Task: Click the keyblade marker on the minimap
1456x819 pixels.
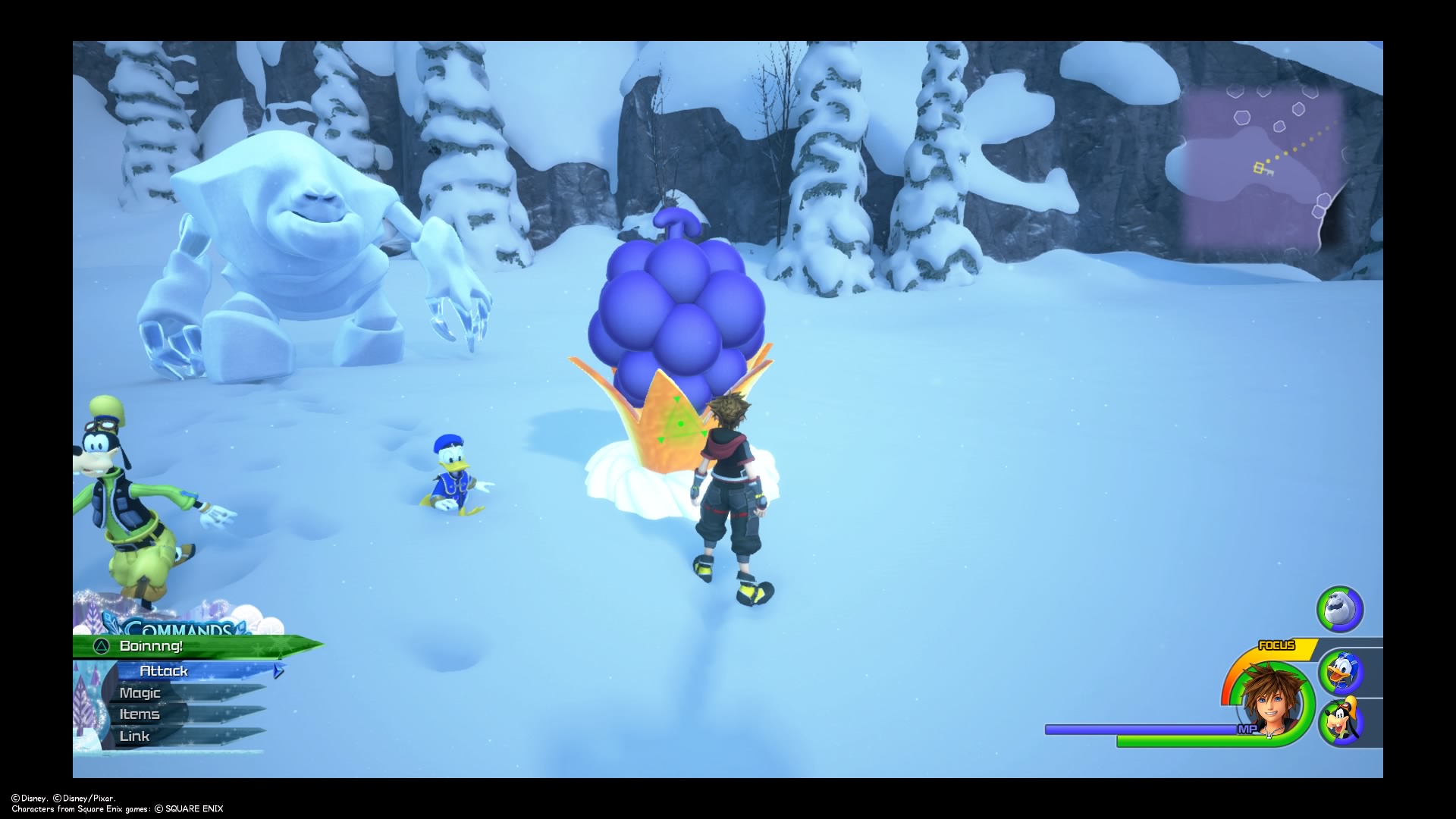Action: 1262,169
